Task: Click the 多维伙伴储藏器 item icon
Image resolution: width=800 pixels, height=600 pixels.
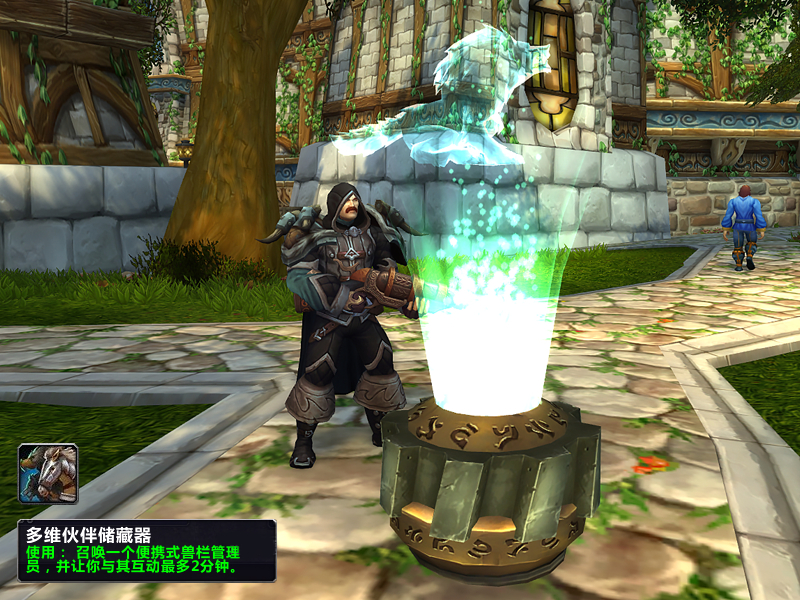Action: [48, 474]
